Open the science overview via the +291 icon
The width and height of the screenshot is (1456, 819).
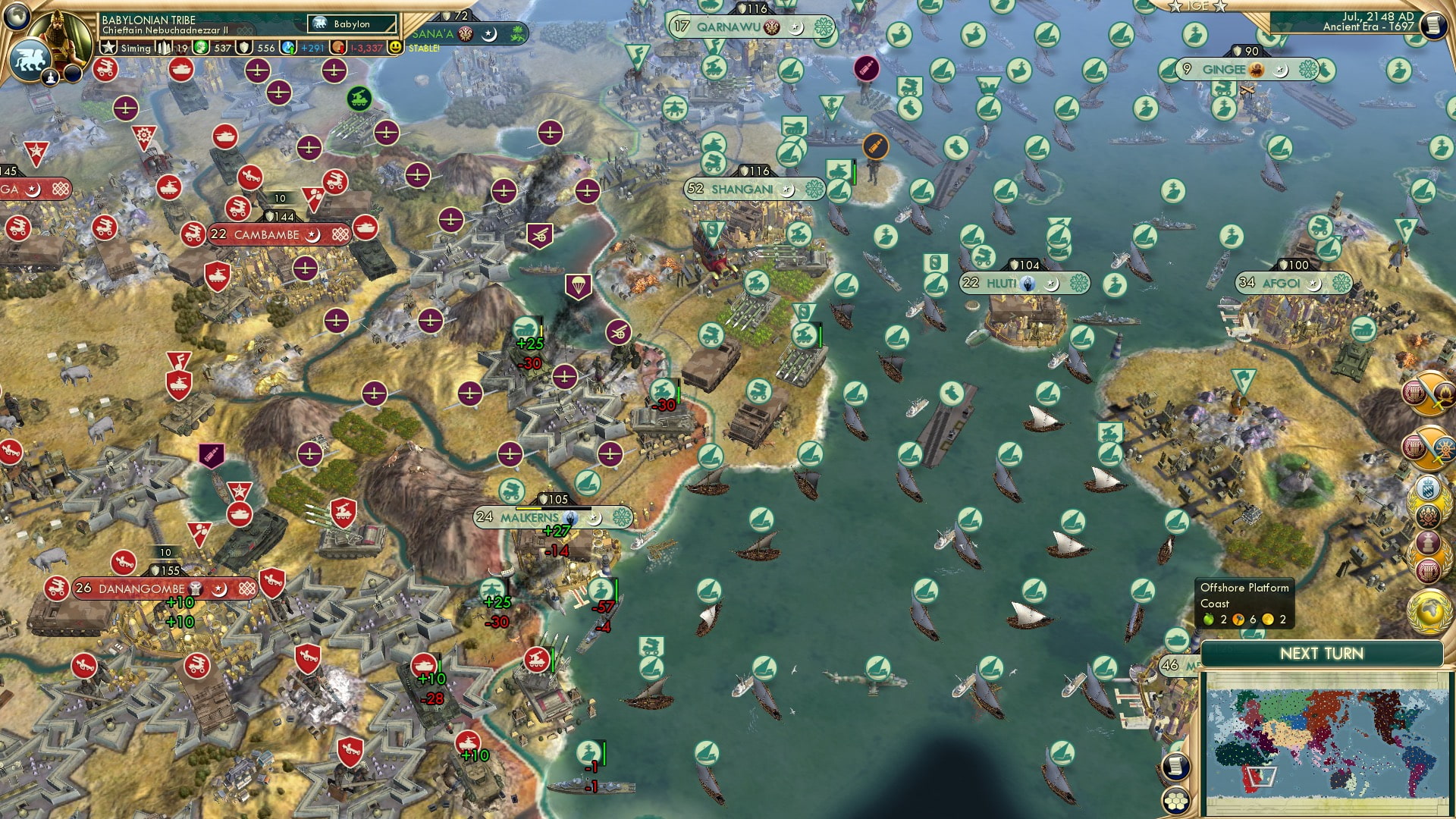[288, 47]
